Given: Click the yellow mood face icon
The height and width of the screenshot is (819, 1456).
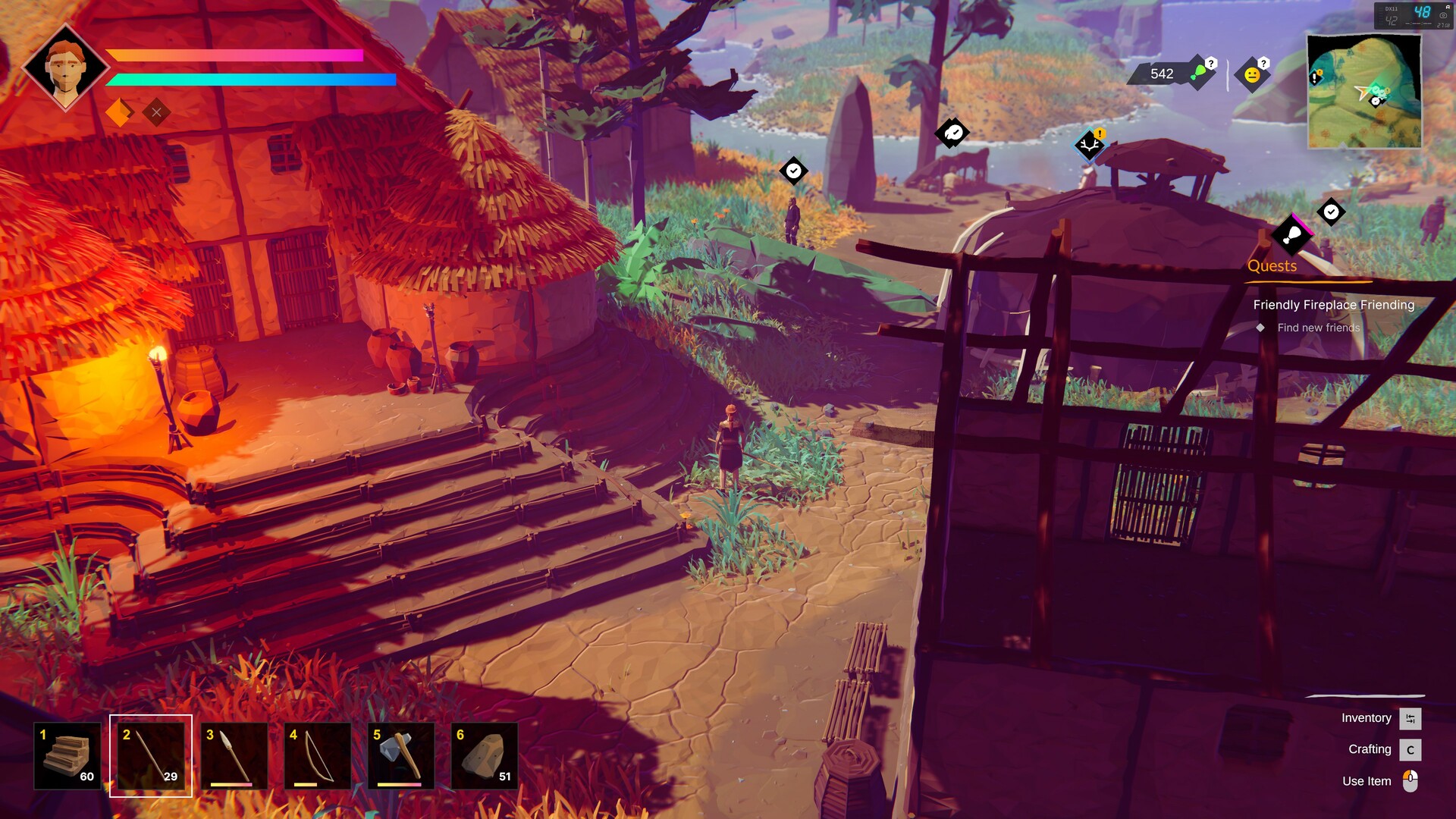Looking at the screenshot, I should 1253,76.
